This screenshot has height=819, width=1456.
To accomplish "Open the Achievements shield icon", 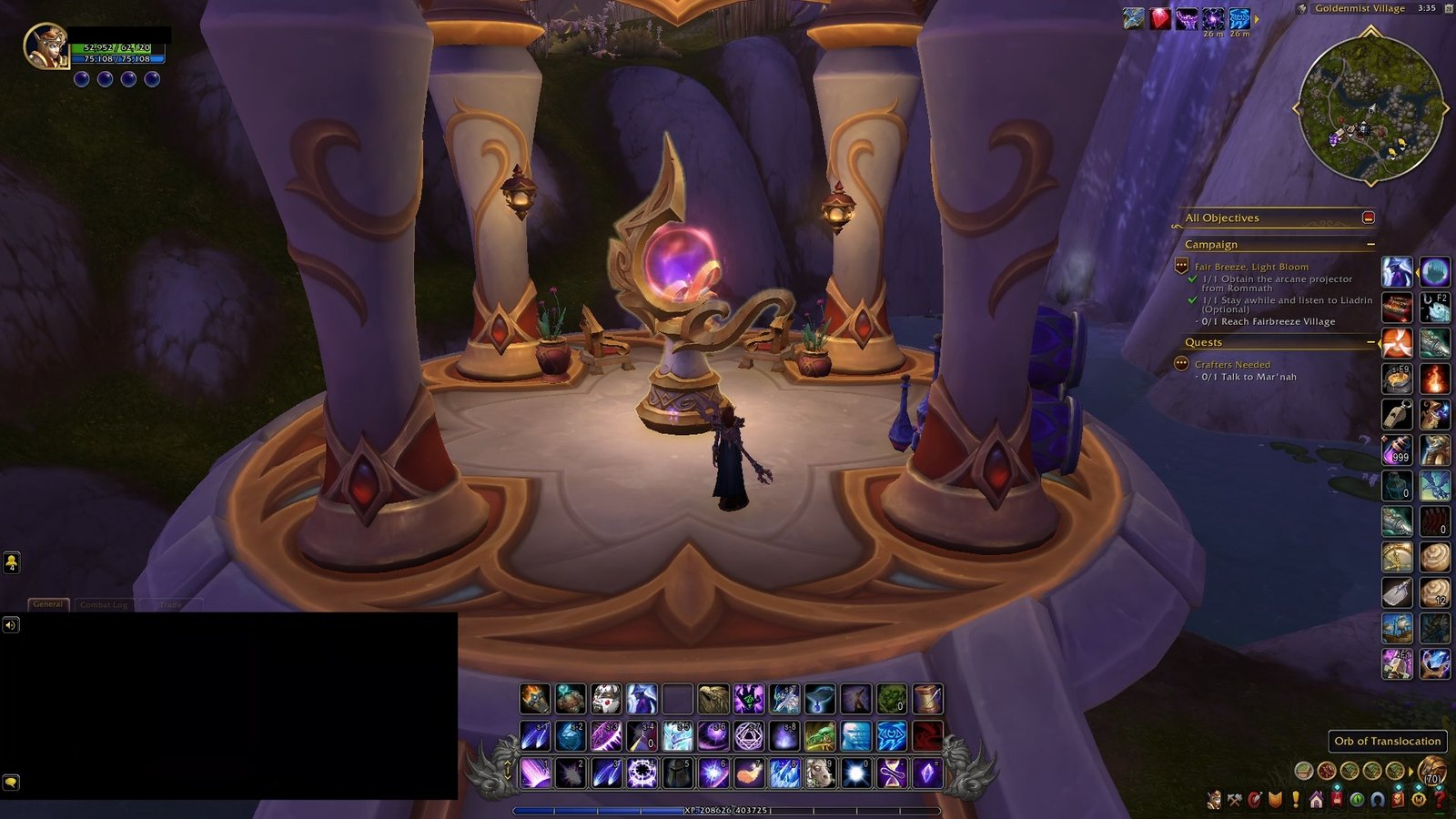I will point(1274,799).
